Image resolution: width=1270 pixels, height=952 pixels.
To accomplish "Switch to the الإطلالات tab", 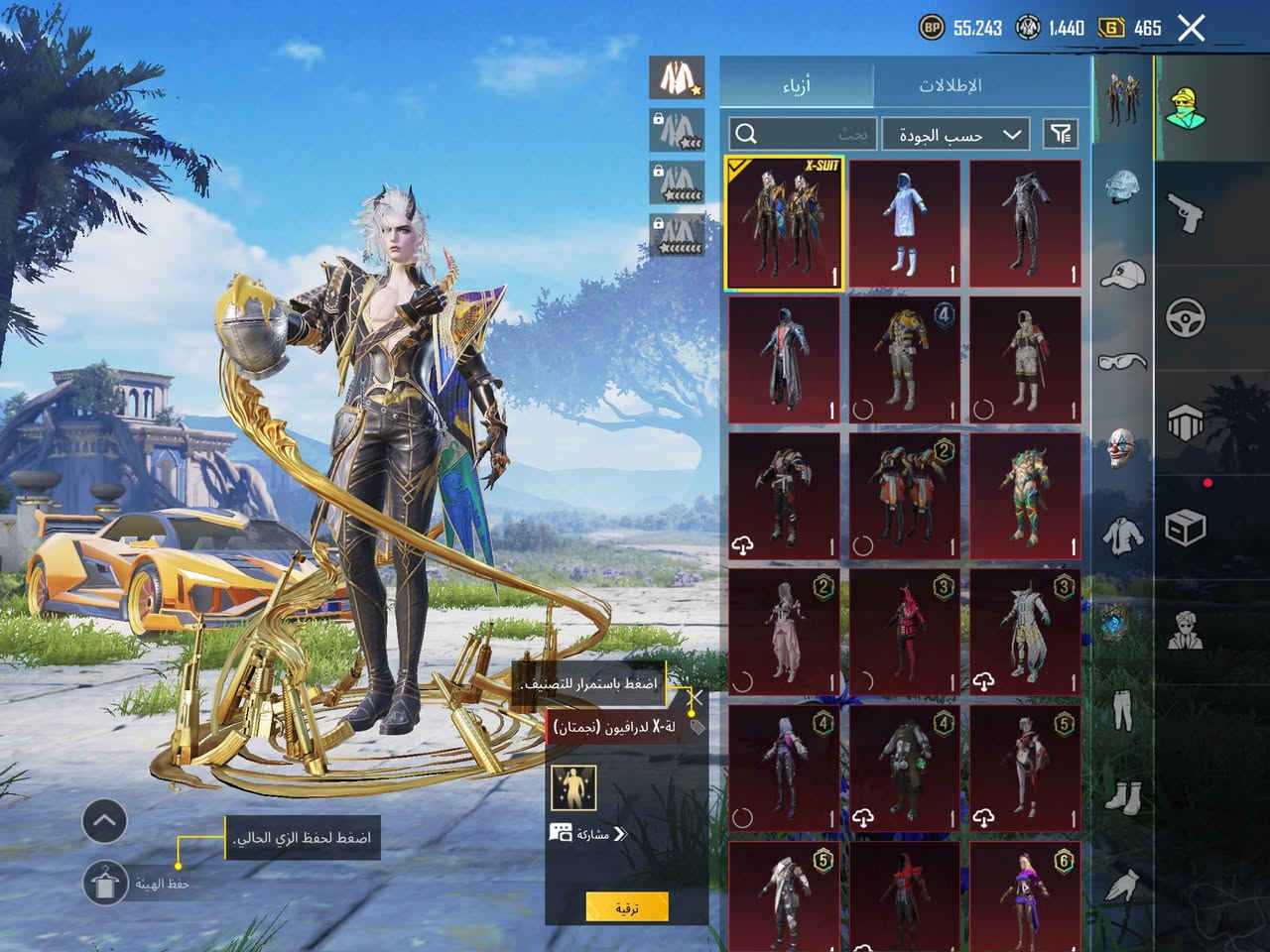I will [x=950, y=84].
